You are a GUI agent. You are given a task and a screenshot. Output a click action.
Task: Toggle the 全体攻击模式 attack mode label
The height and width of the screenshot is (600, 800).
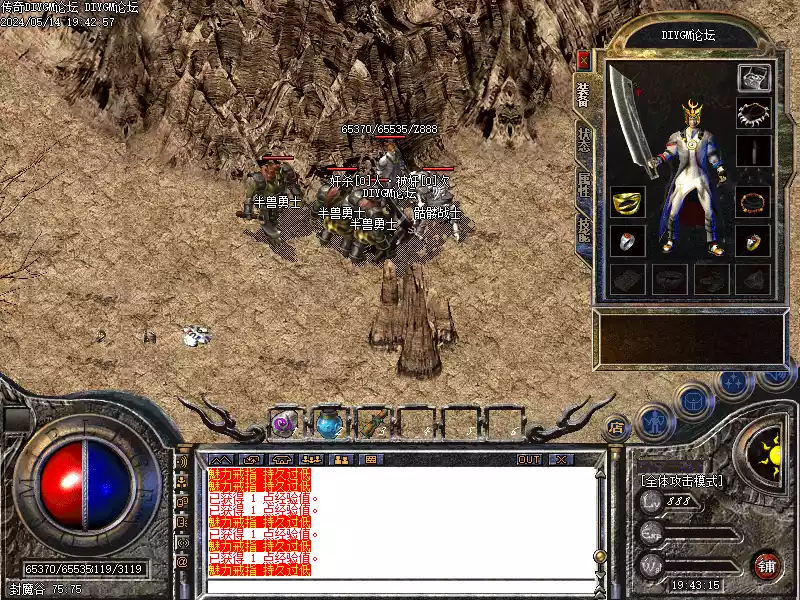click(x=681, y=480)
